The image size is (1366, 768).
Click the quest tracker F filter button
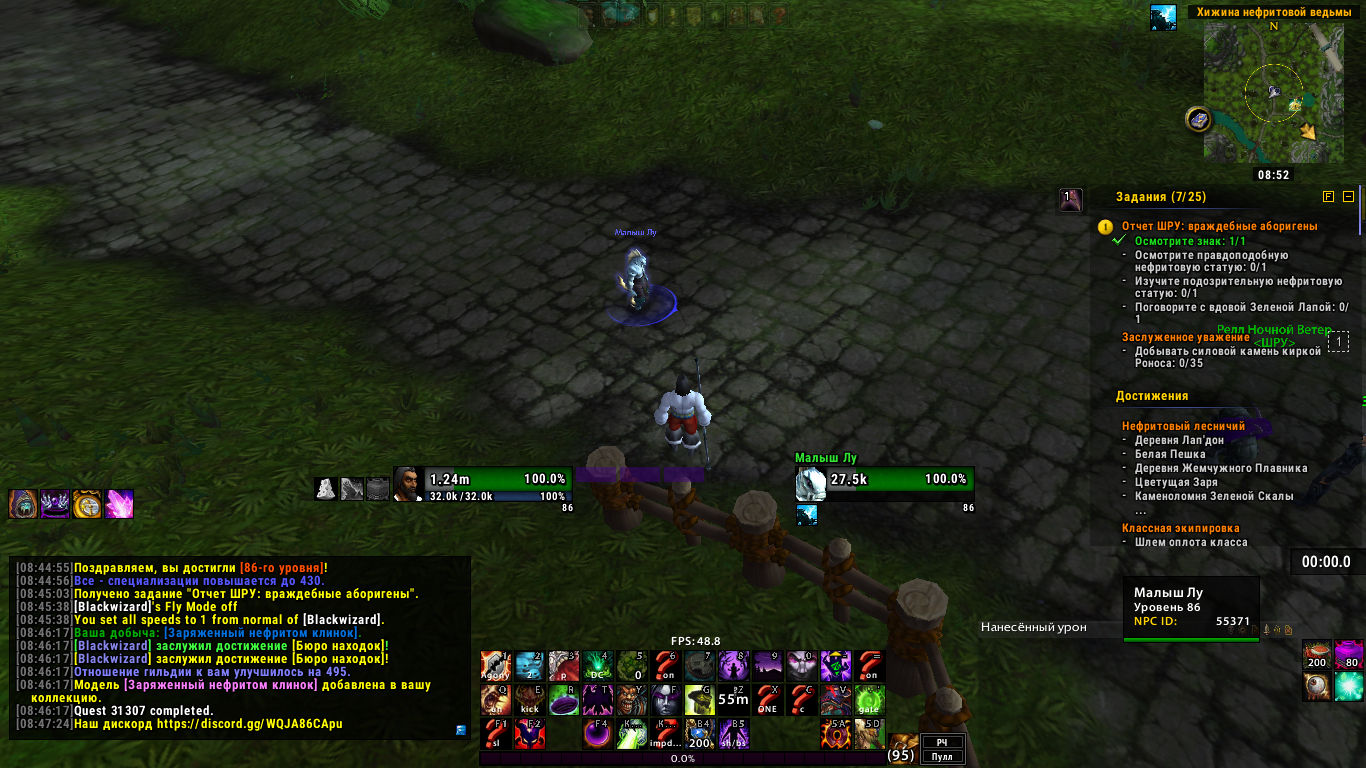[1328, 197]
